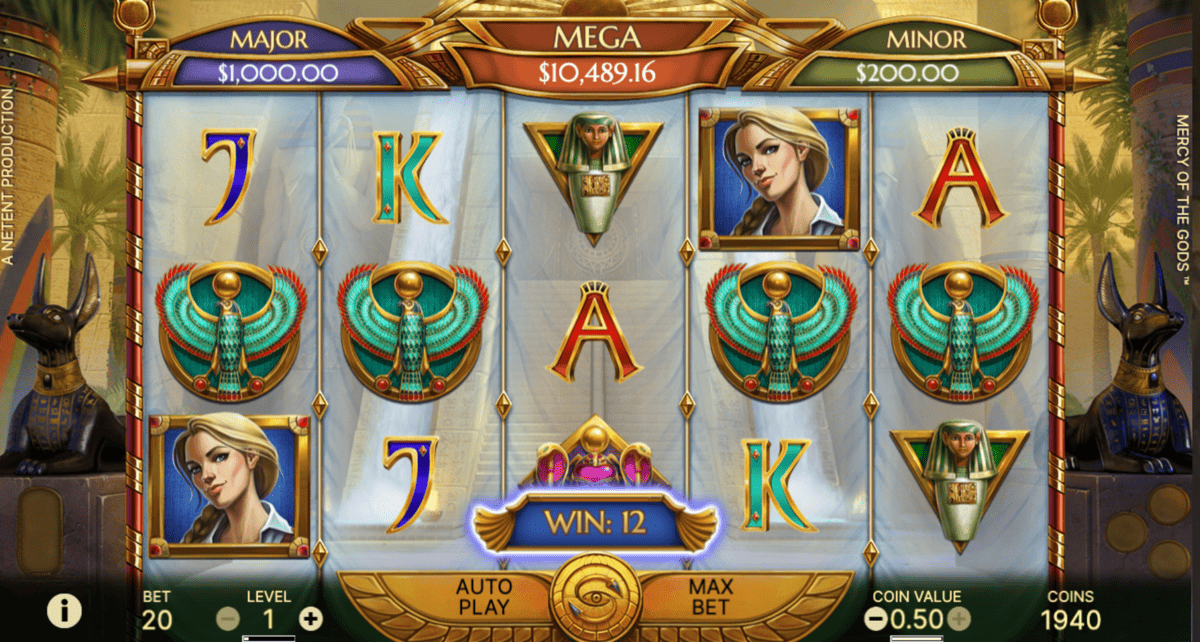Screen dimensions: 1200x642
Task: Lower the coin value
Action: pos(875,620)
